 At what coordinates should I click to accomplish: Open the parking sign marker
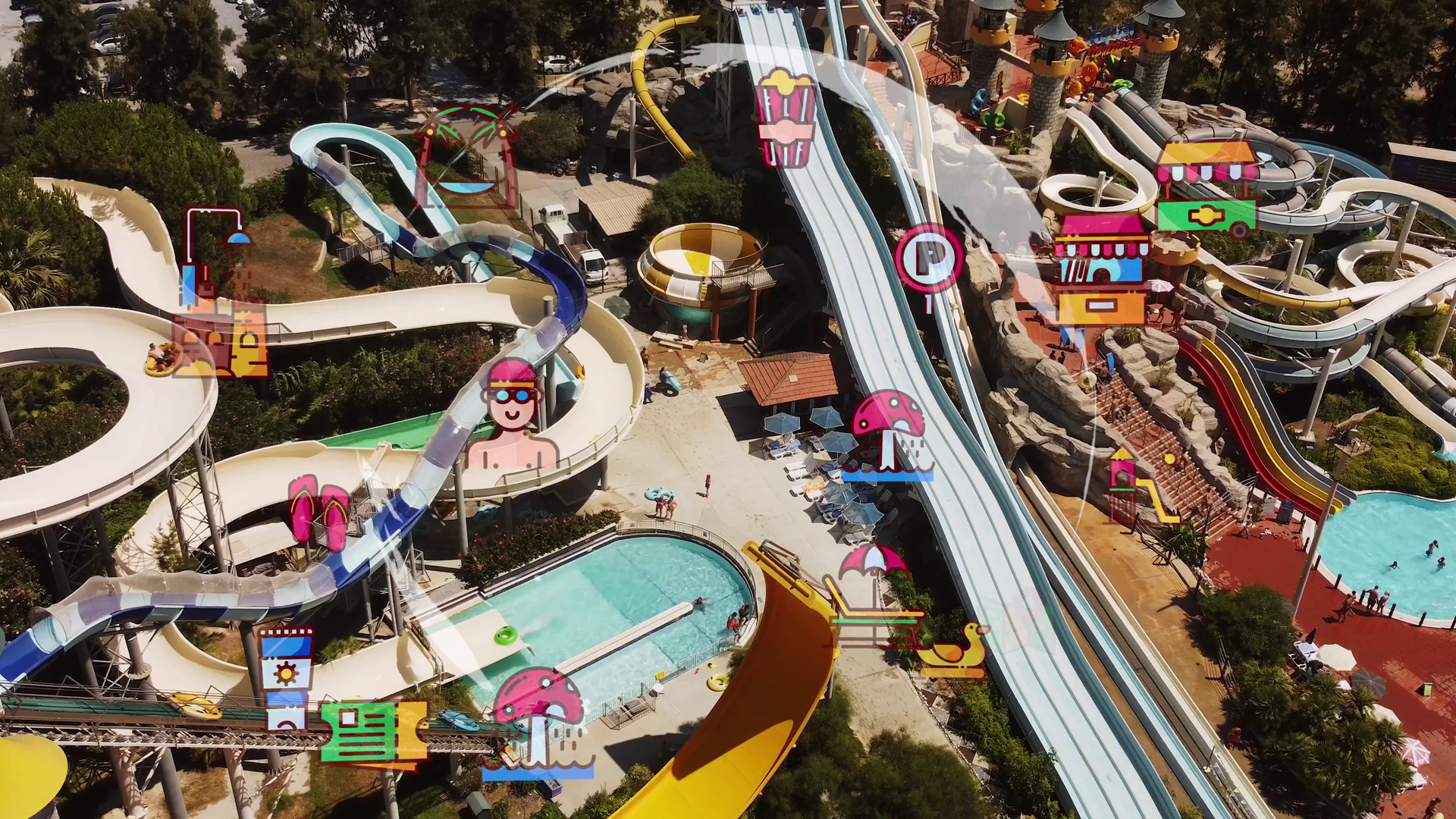point(928,260)
